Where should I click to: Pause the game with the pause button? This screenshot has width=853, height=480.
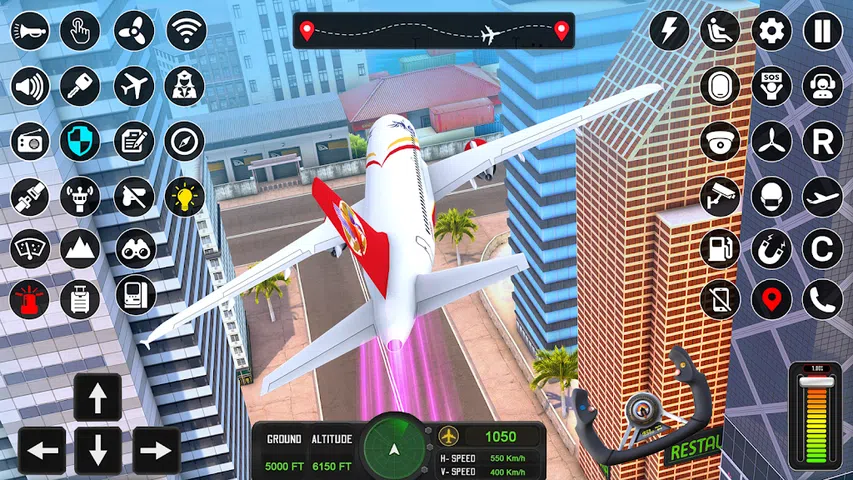[x=822, y=31]
